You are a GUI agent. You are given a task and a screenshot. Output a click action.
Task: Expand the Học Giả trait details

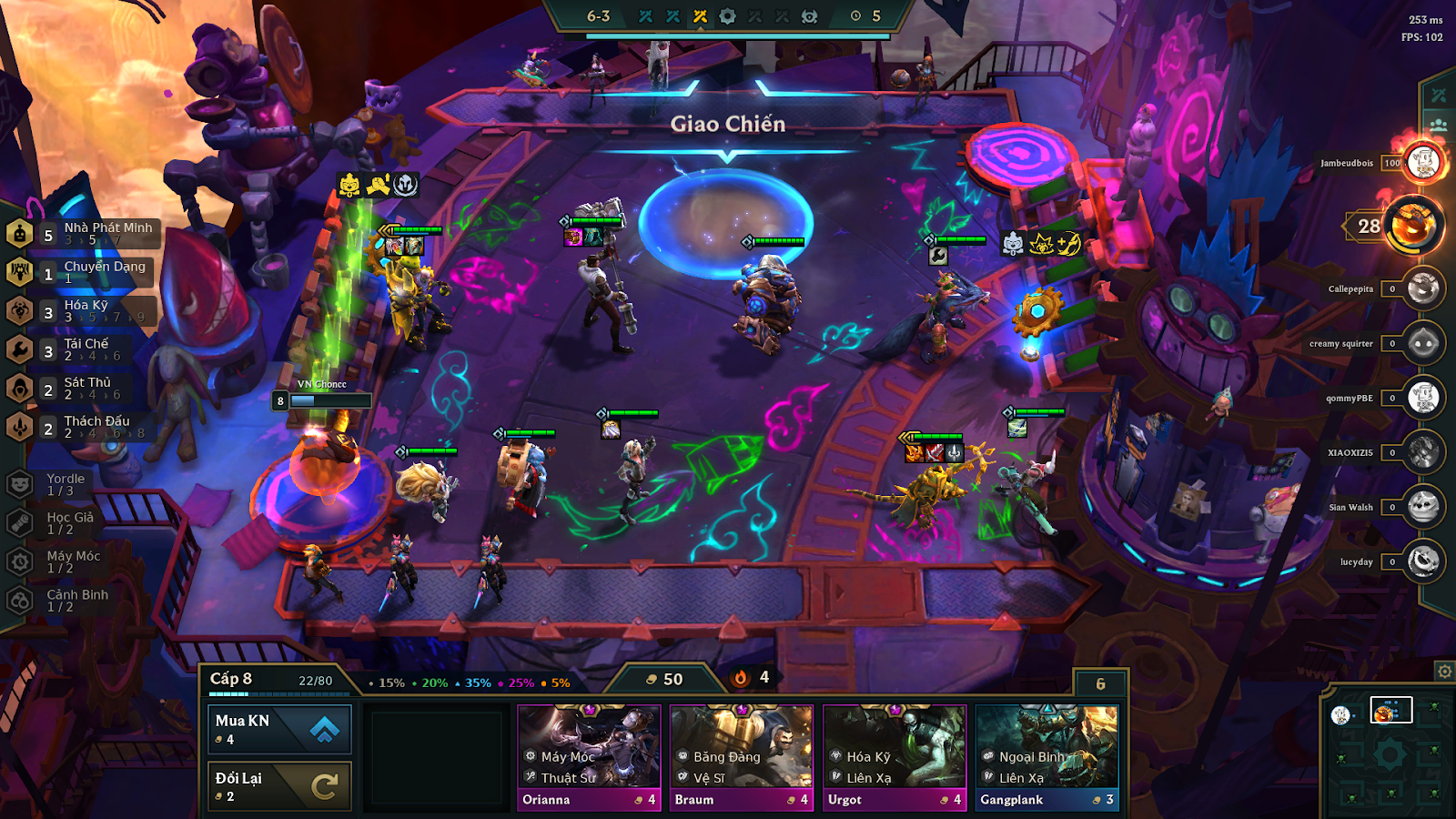click(x=20, y=522)
